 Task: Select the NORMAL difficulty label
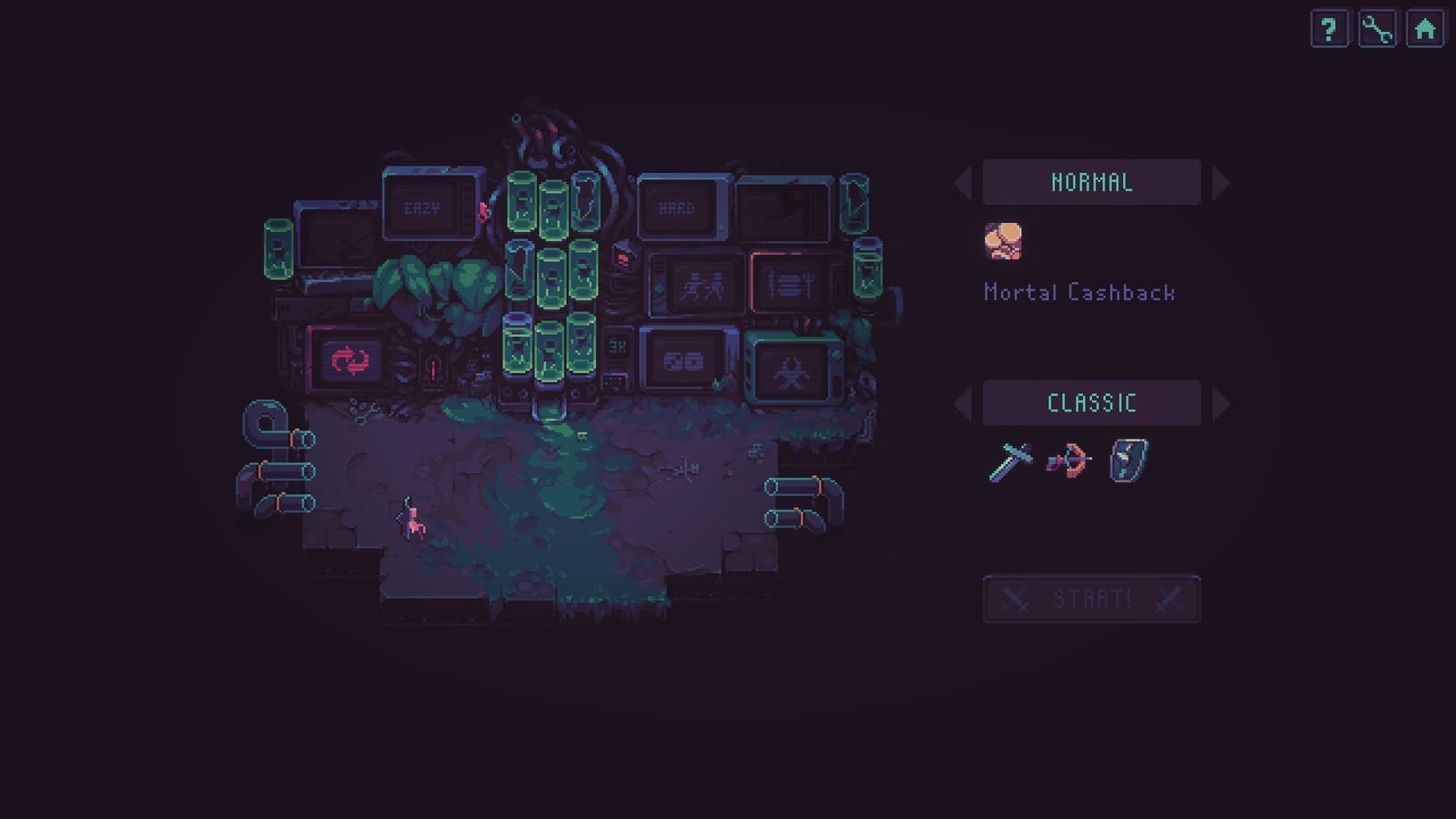click(x=1091, y=181)
